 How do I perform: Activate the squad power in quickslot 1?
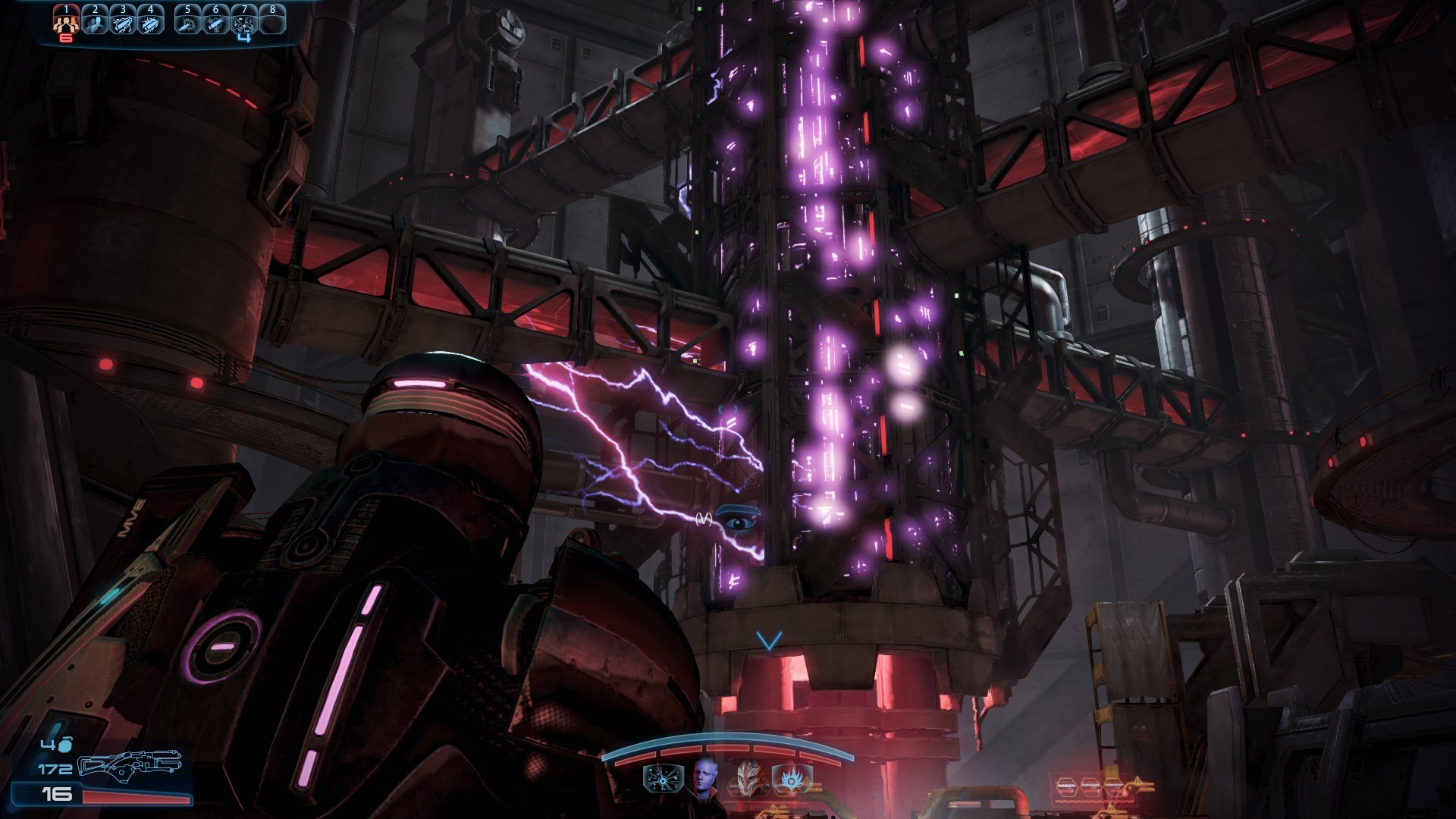(x=66, y=22)
